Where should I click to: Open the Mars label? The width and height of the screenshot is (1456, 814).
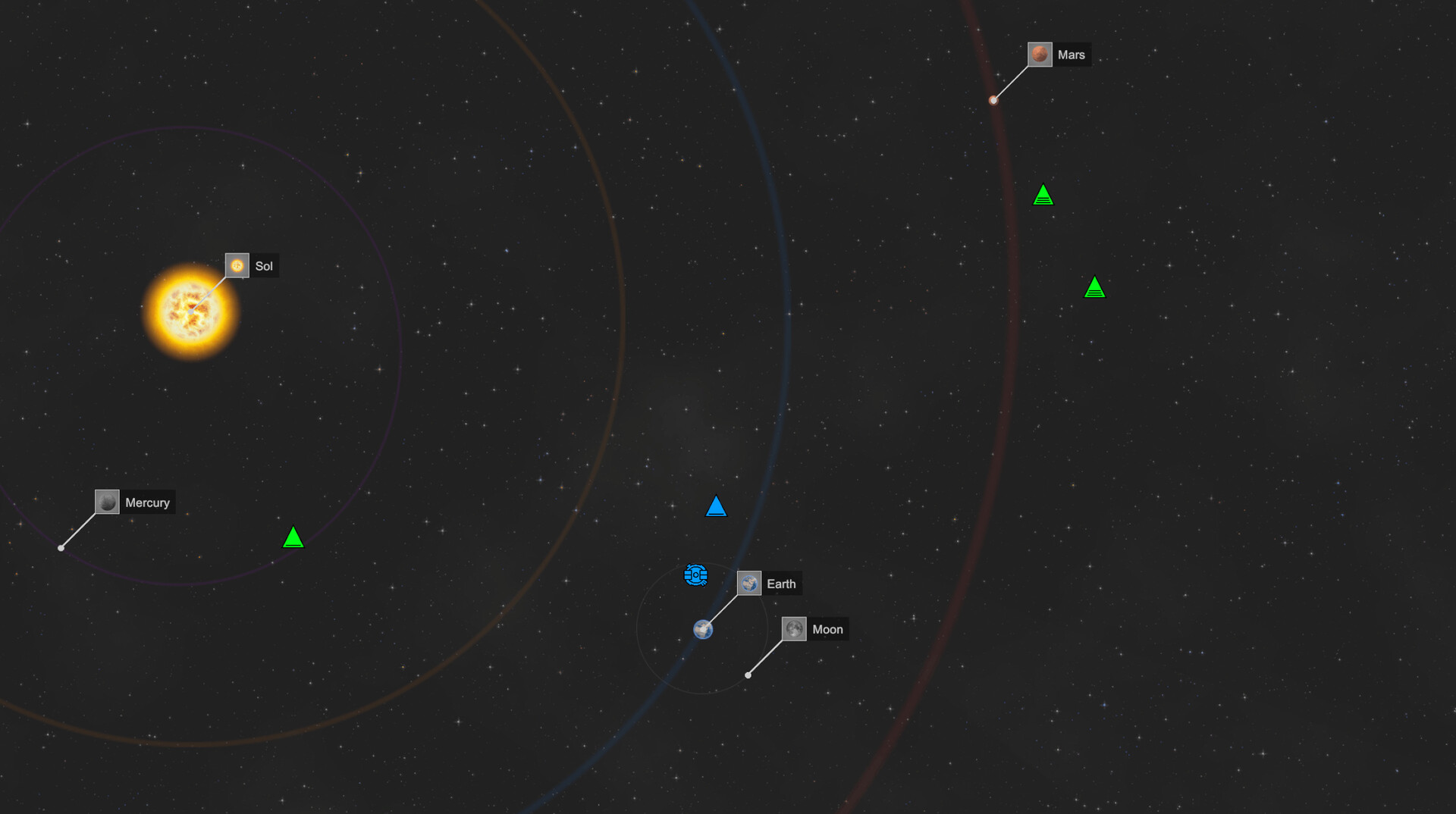pos(1072,54)
